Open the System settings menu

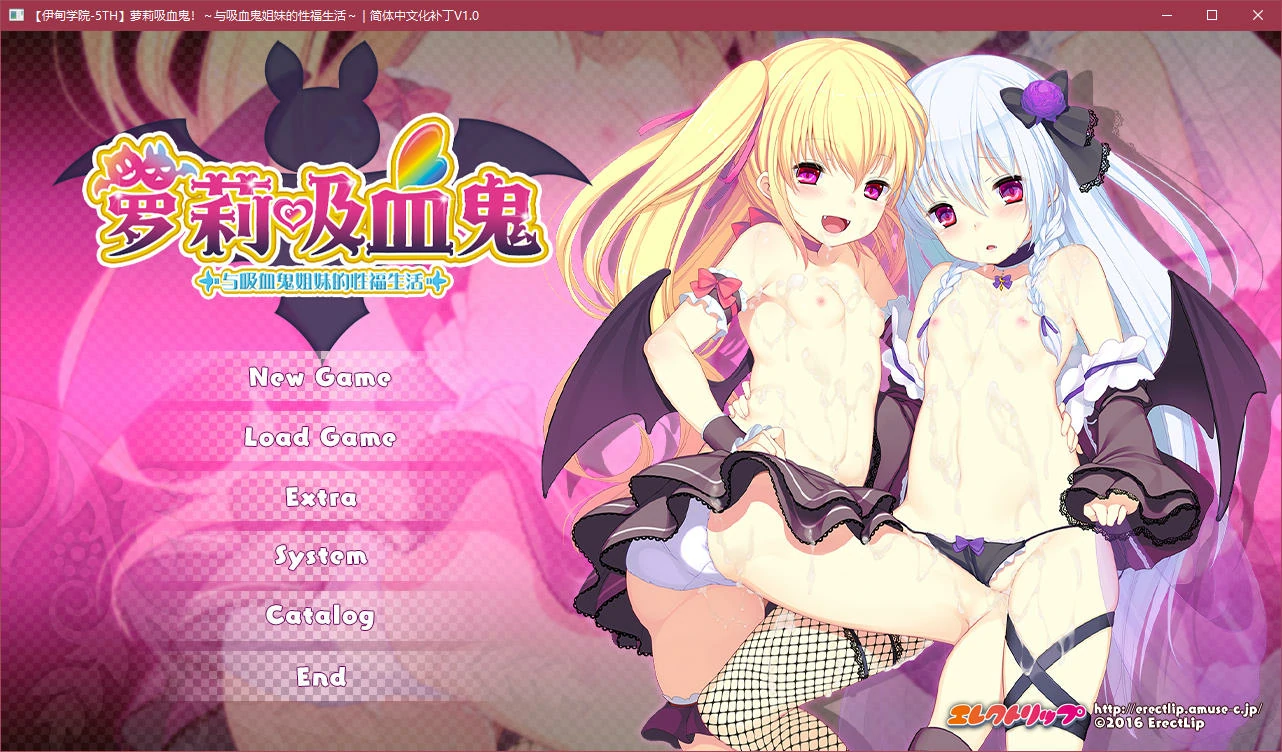pyautogui.click(x=320, y=557)
